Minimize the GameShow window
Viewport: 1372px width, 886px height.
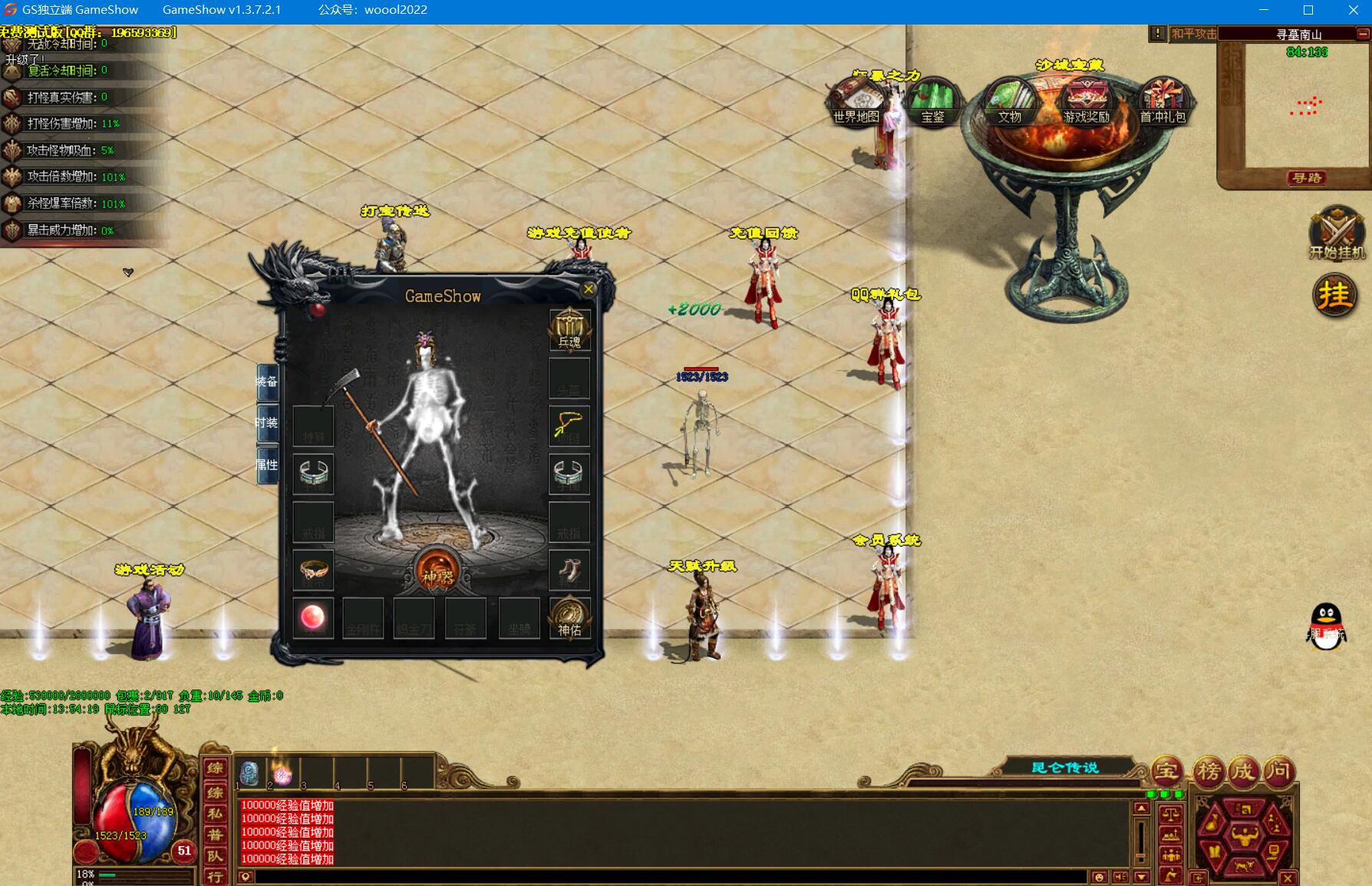(1264, 10)
